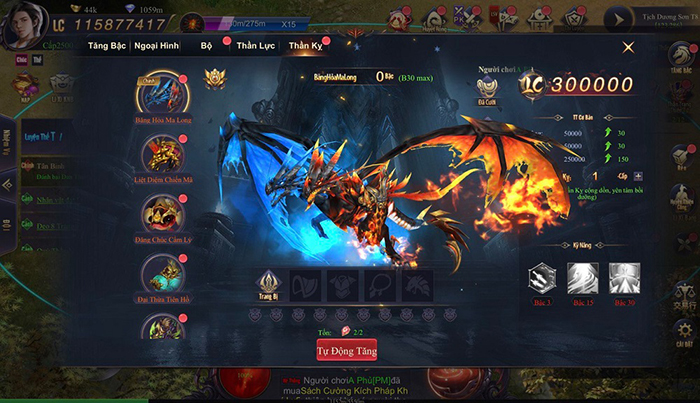700x403 pixels.
Task: Switch to the Tăng Bậc tab
Action: [x=107, y=46]
